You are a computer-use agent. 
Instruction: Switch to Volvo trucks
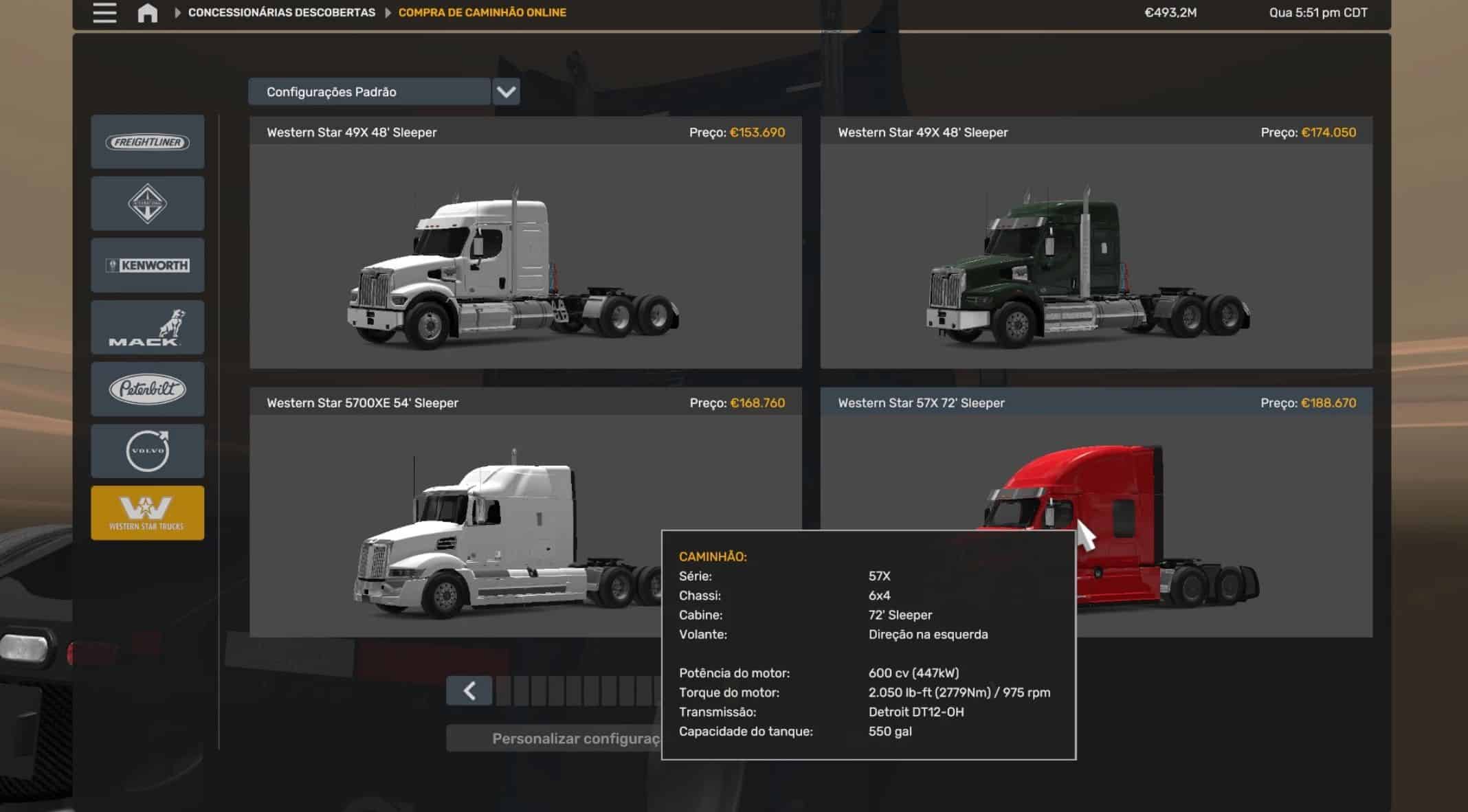148,451
